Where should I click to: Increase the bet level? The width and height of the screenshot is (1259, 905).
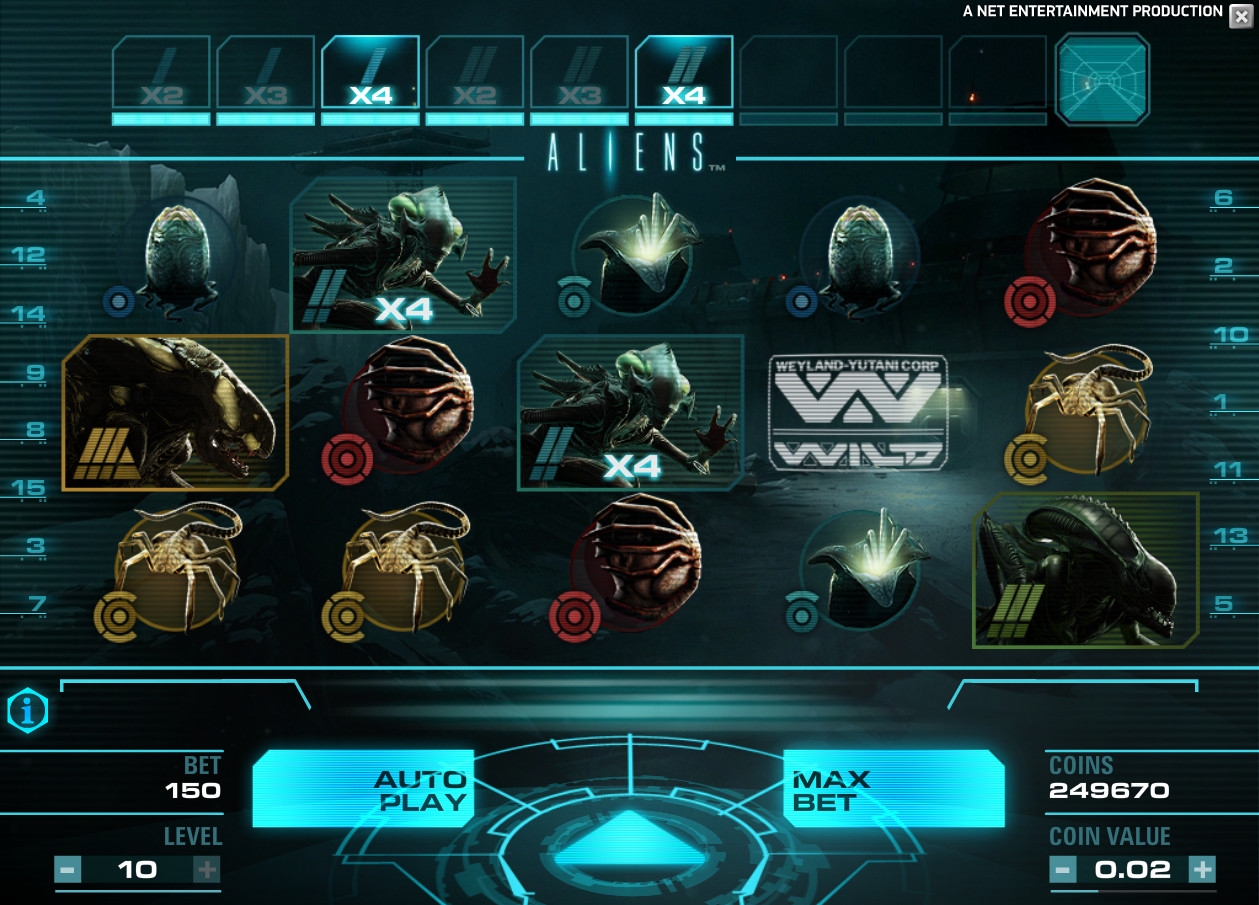coord(206,869)
